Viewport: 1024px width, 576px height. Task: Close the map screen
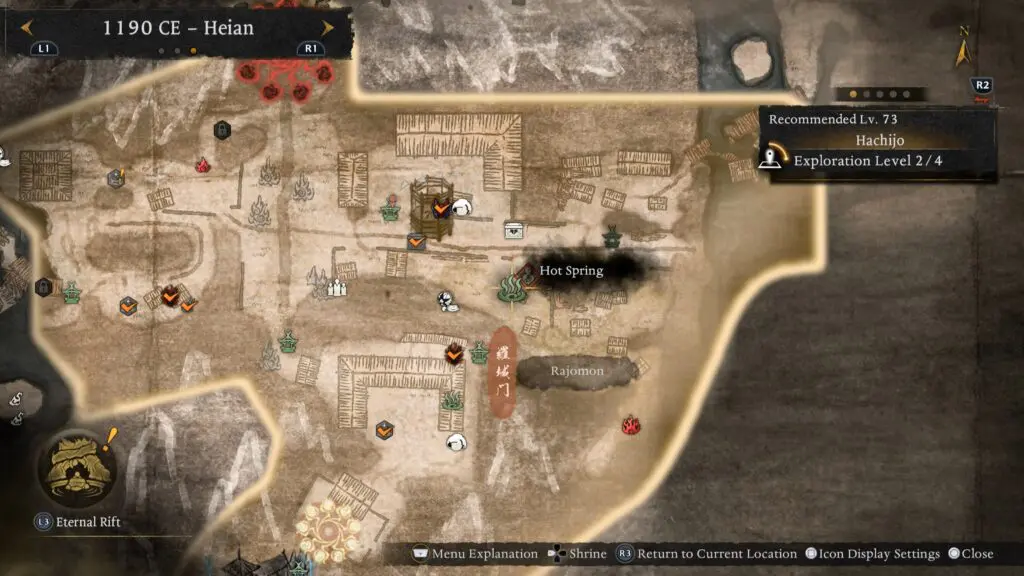click(970, 554)
